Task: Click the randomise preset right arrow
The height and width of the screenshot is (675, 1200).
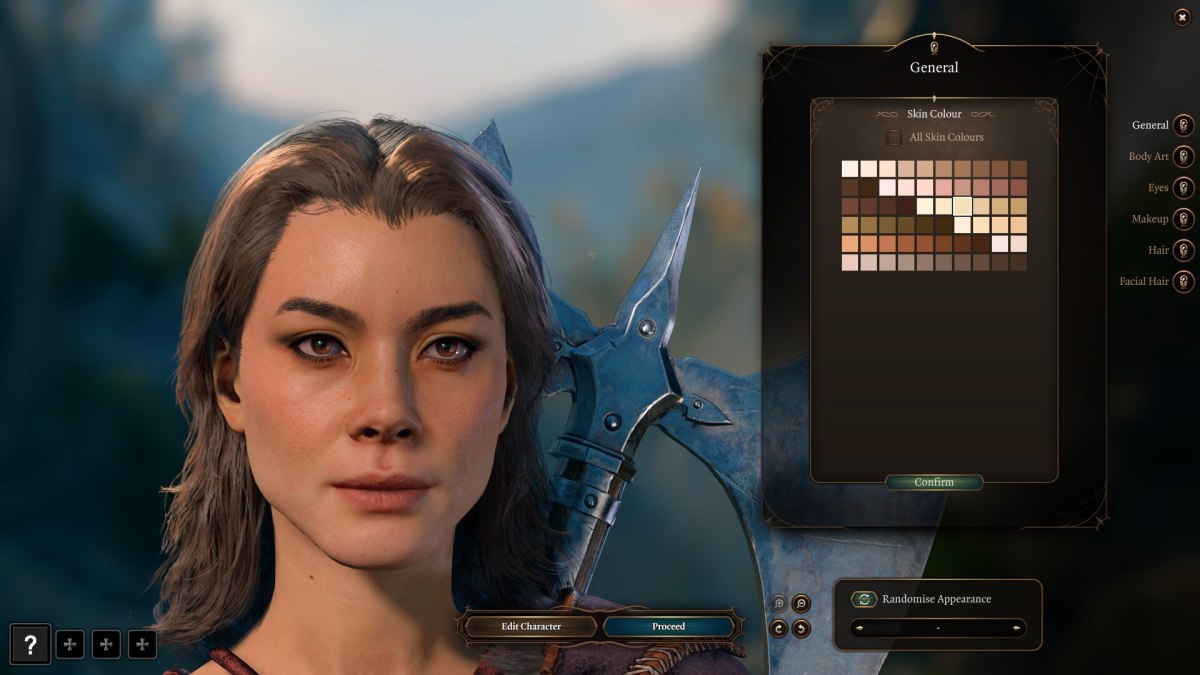Action: click(x=1017, y=628)
